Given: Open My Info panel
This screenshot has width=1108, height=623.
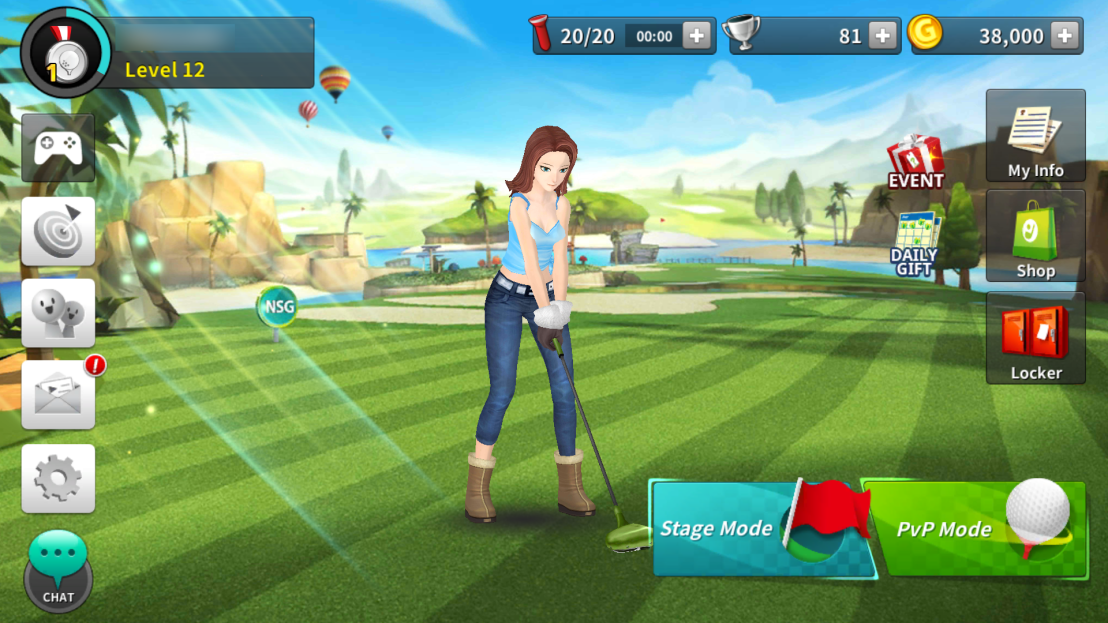Looking at the screenshot, I should tap(1035, 136).
